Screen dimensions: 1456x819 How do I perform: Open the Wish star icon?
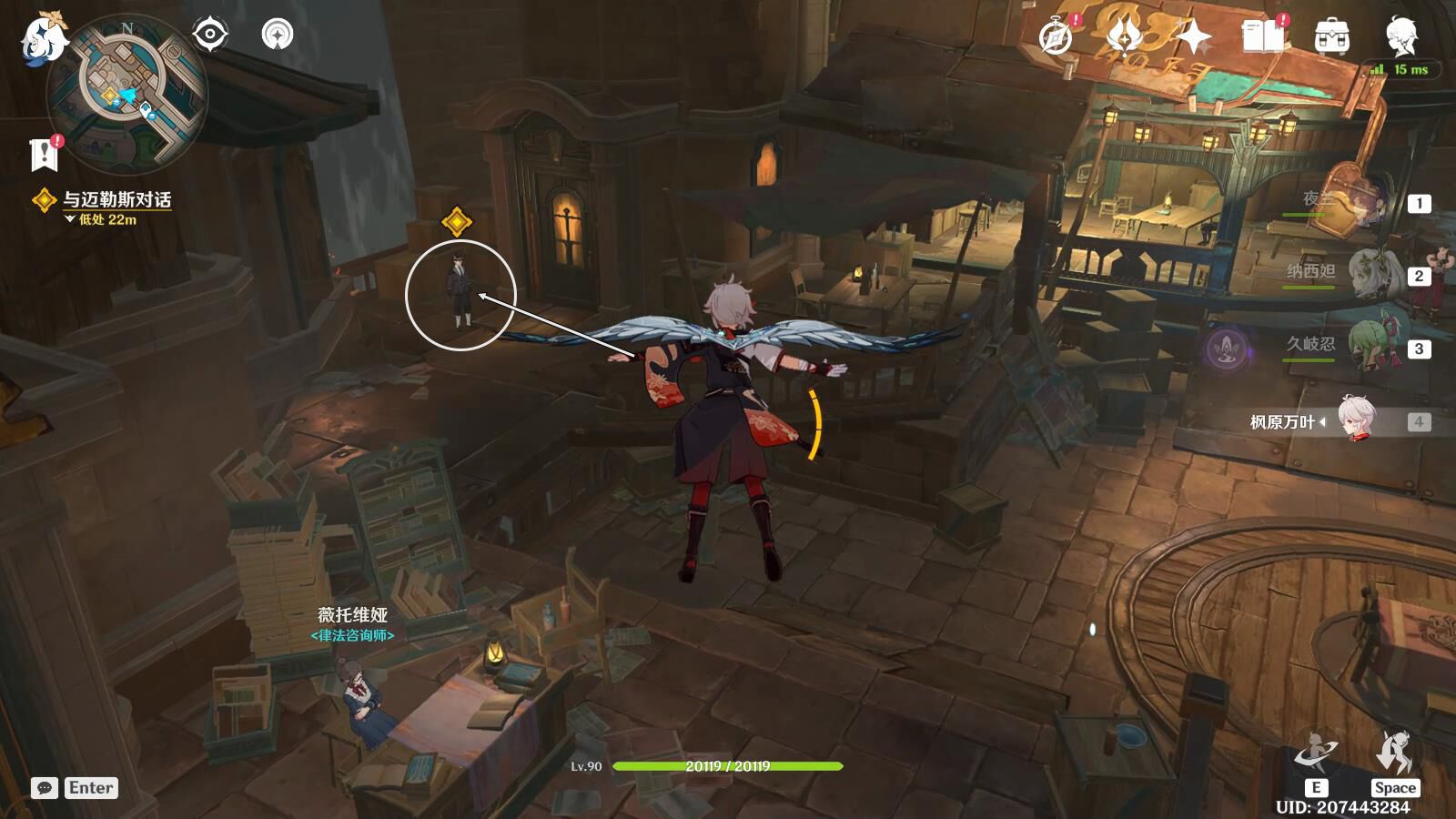click(x=1192, y=37)
